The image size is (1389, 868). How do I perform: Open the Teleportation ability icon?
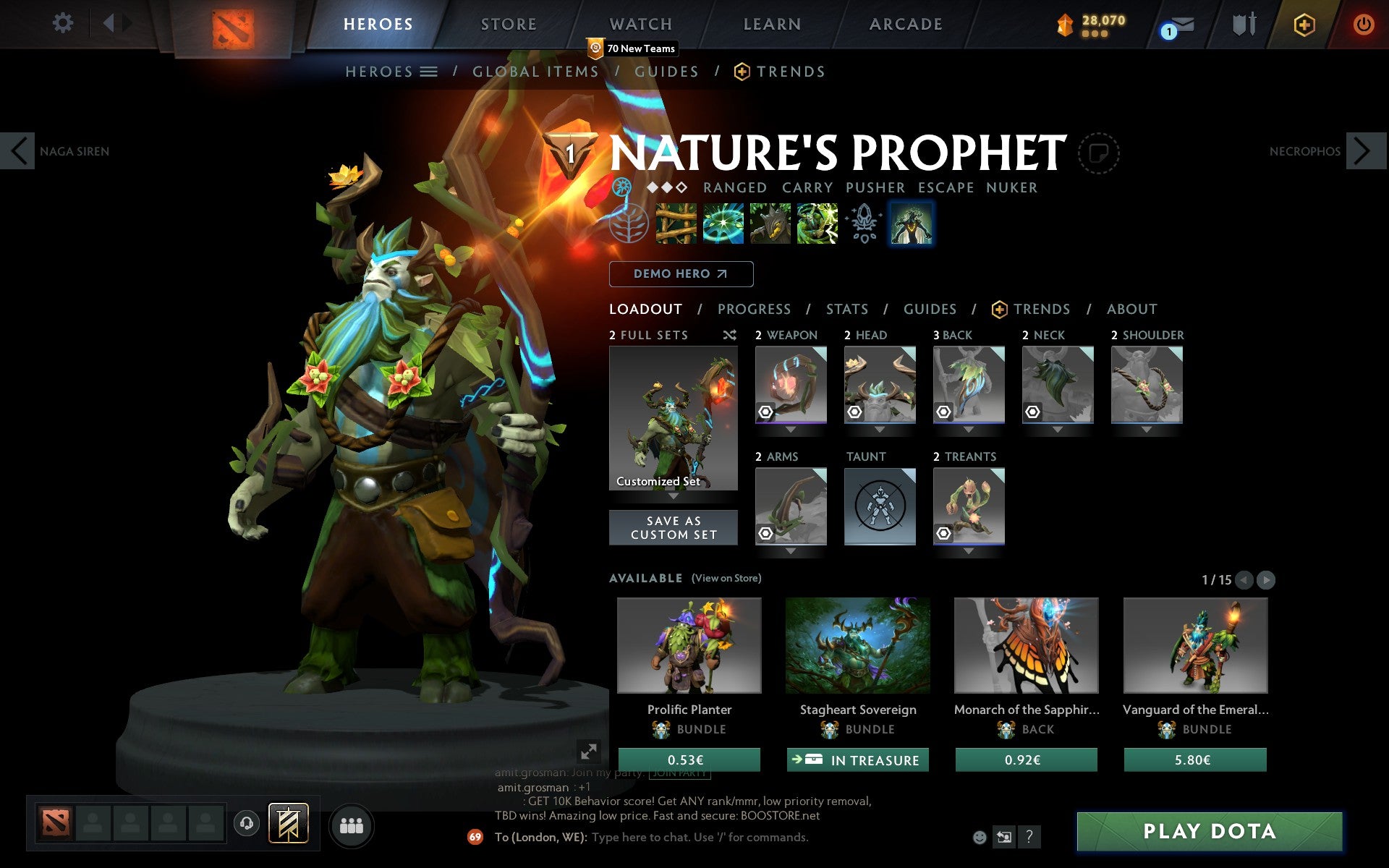pyautogui.click(x=723, y=223)
